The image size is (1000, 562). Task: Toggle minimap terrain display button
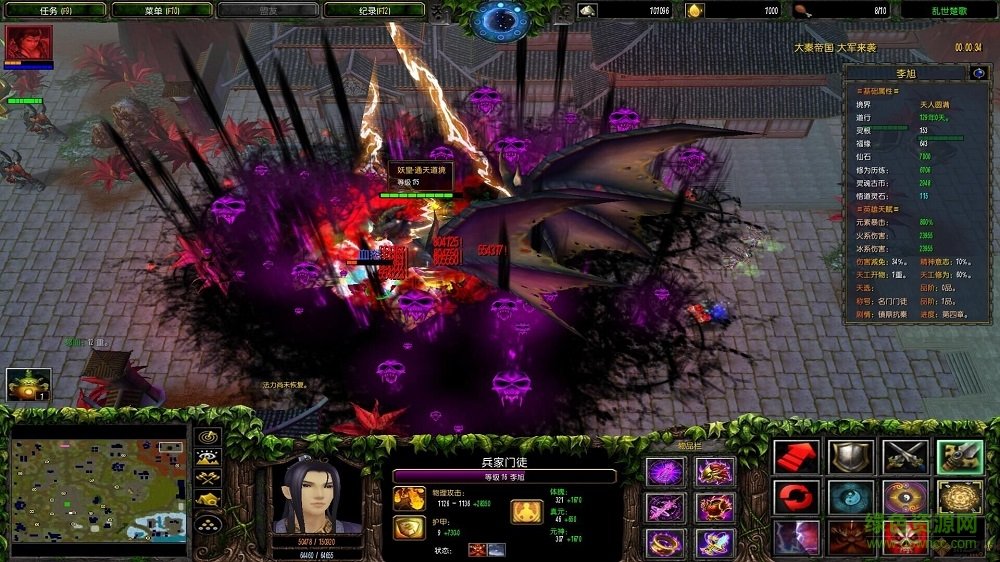tap(208, 457)
